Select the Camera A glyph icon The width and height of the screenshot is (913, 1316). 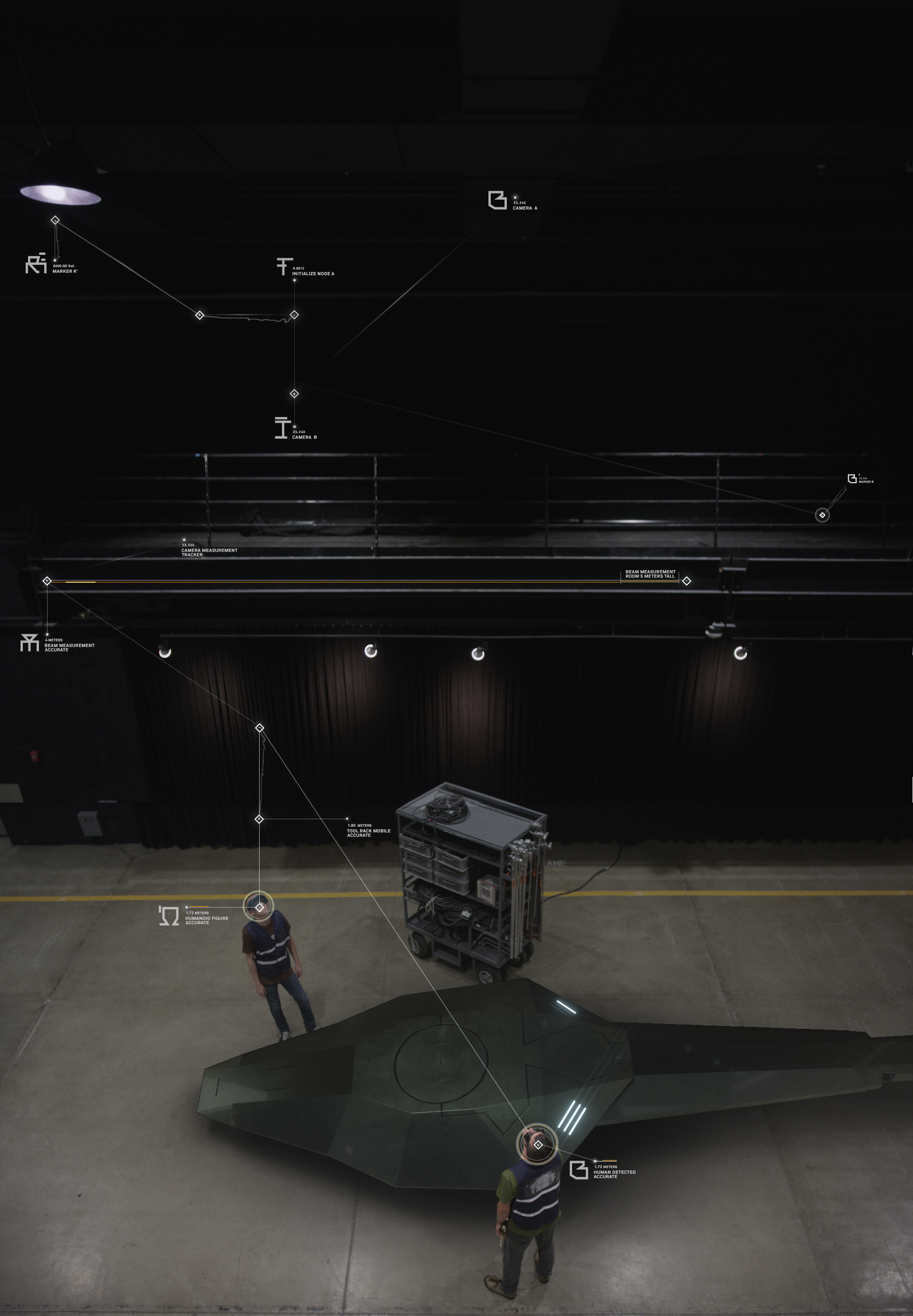(497, 200)
